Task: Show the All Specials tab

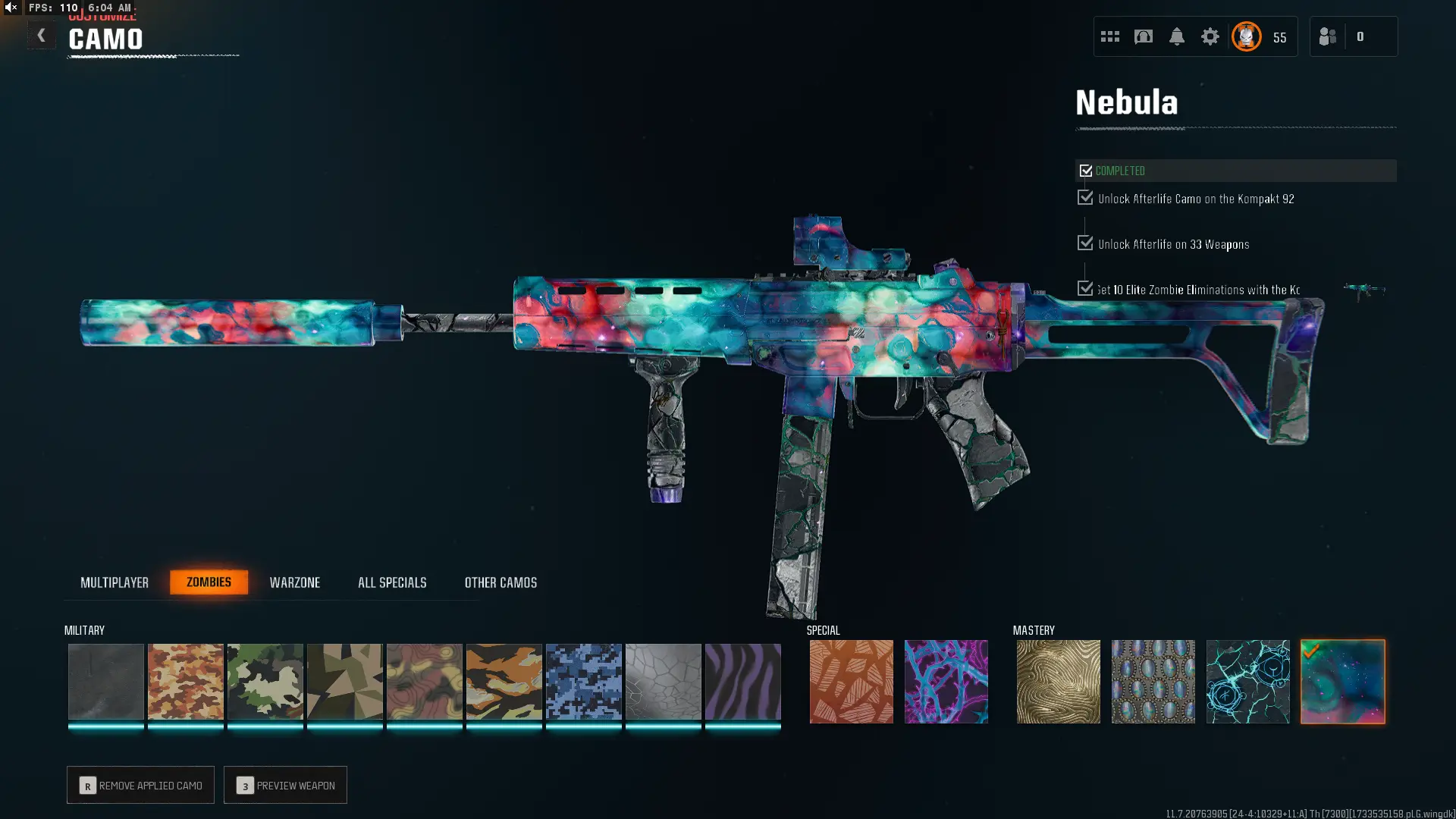Action: tap(392, 582)
